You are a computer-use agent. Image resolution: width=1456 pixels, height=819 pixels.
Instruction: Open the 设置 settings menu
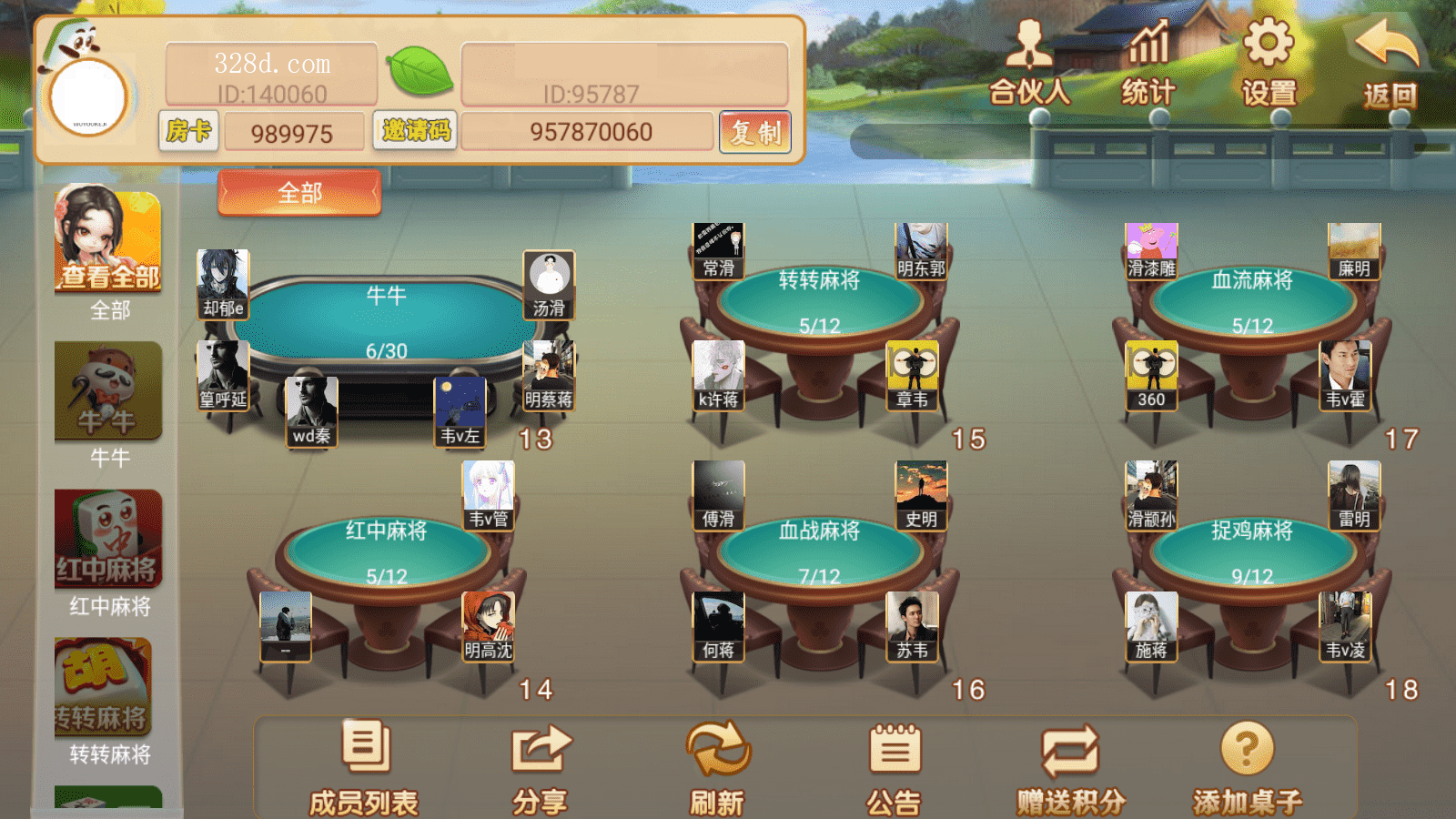(1269, 62)
